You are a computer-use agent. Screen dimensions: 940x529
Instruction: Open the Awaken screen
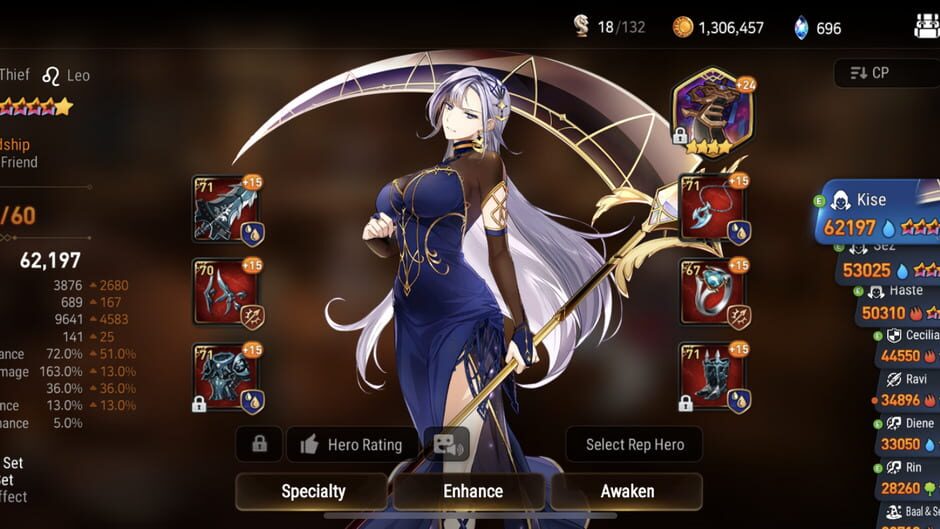pos(627,491)
